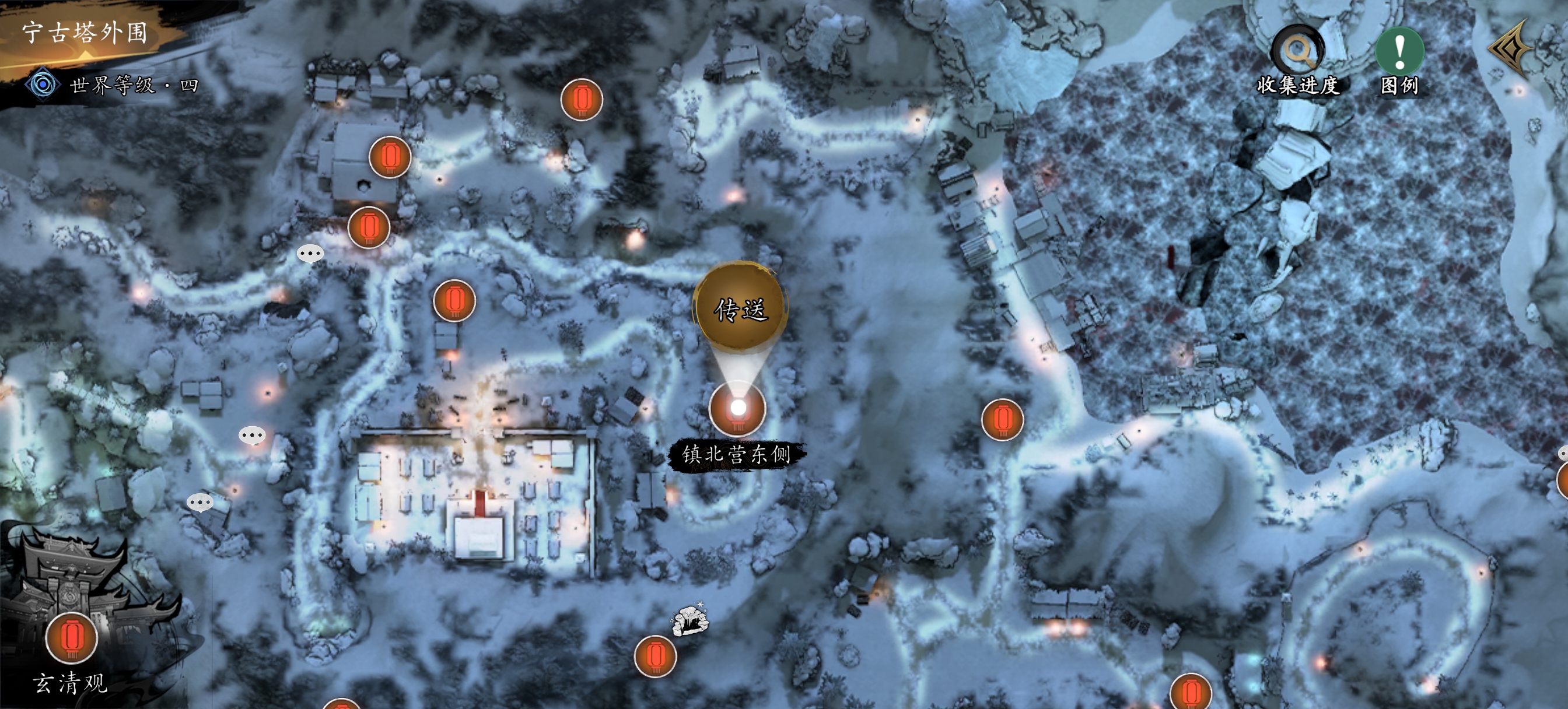Select the 玄清观 lantern waypoint
Screen dimensions: 1568x709
(72, 637)
